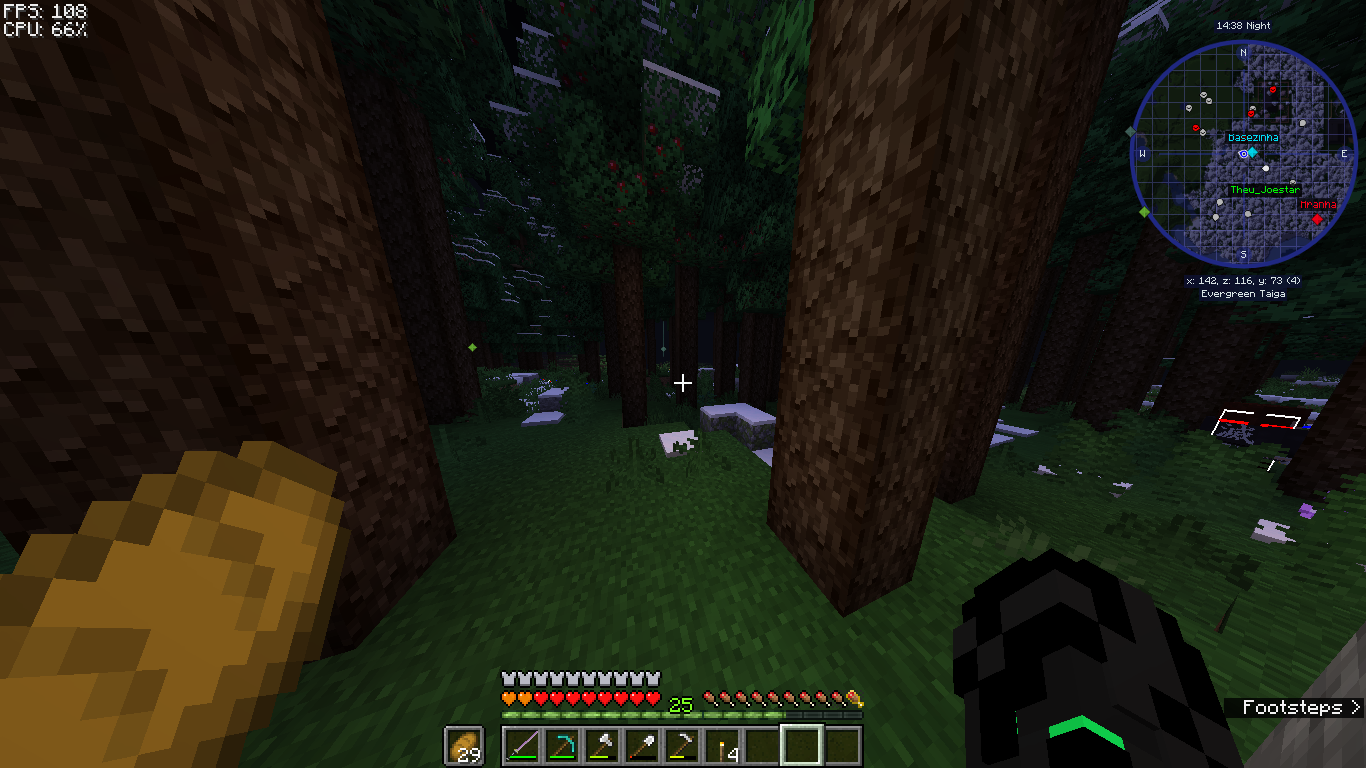
Task: Select the diamond pickaxe in the hotbar
Action: click(564, 744)
